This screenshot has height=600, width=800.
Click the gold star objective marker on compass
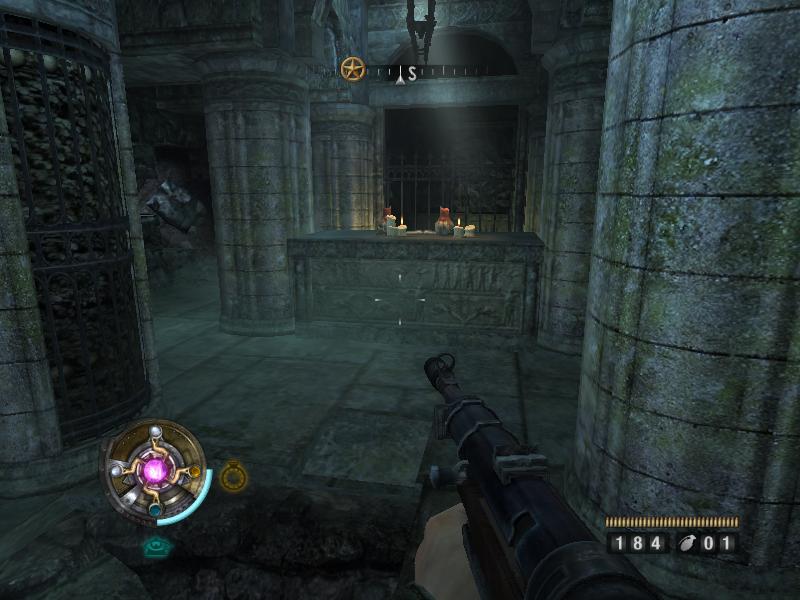tap(352, 70)
